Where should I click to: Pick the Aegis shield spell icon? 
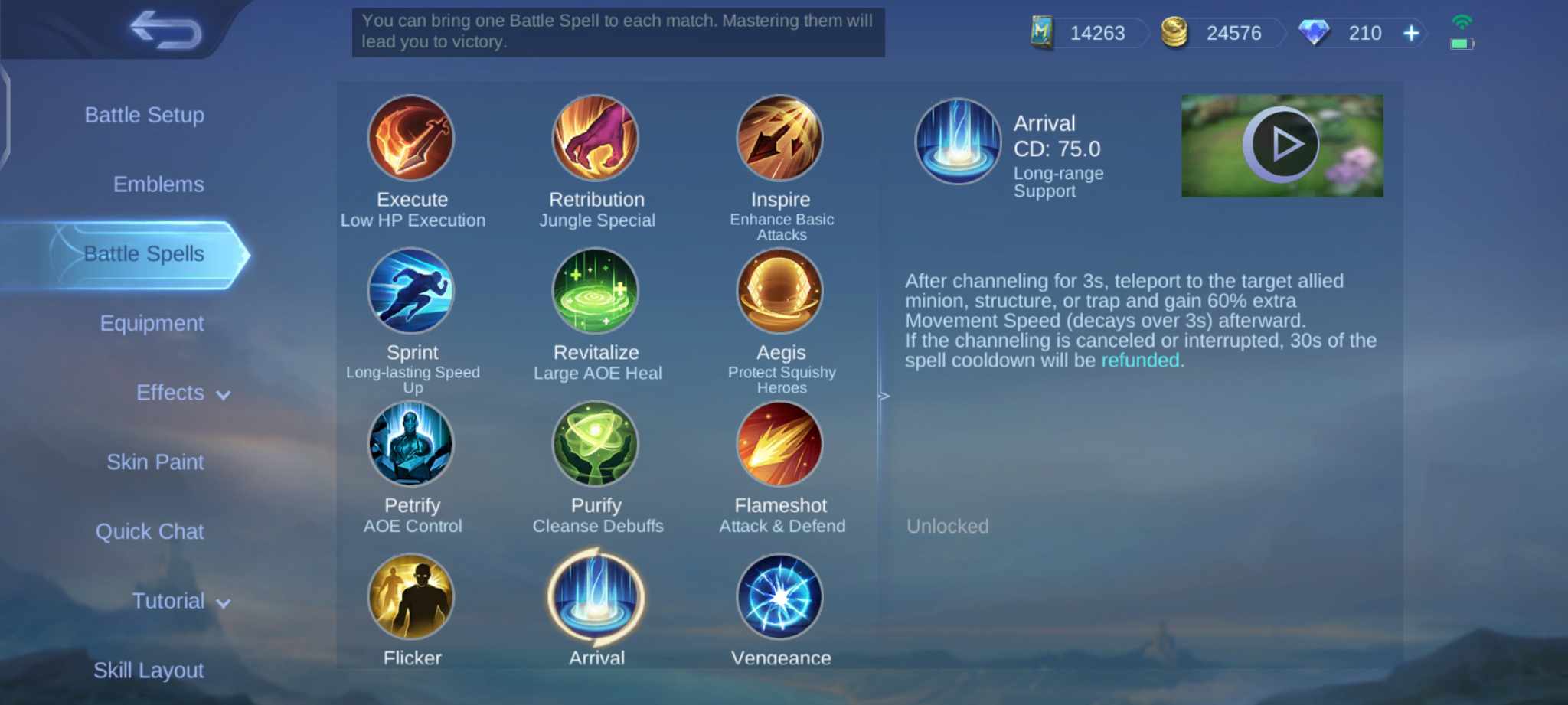(780, 292)
